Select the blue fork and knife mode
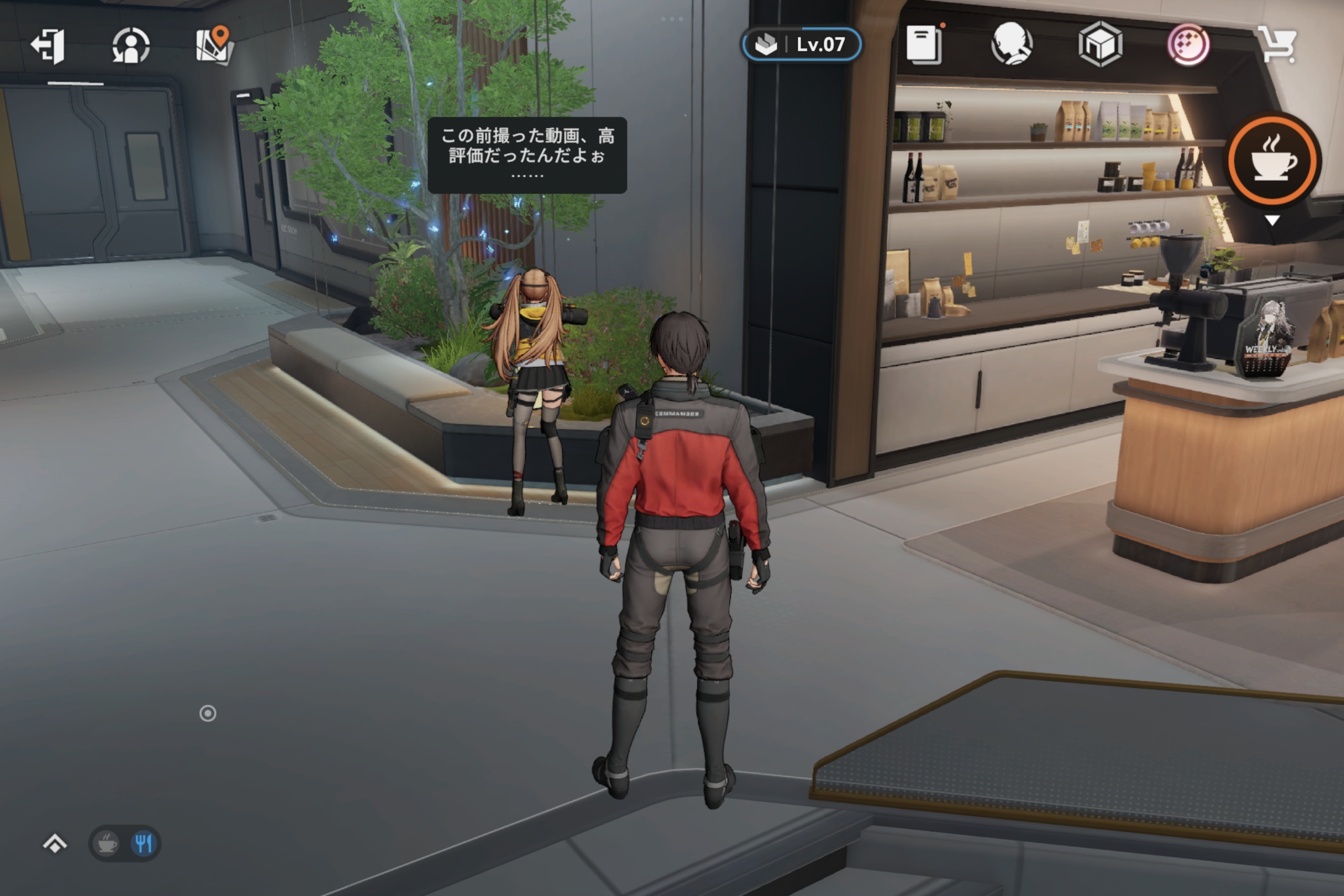The image size is (1344, 896). click(143, 844)
